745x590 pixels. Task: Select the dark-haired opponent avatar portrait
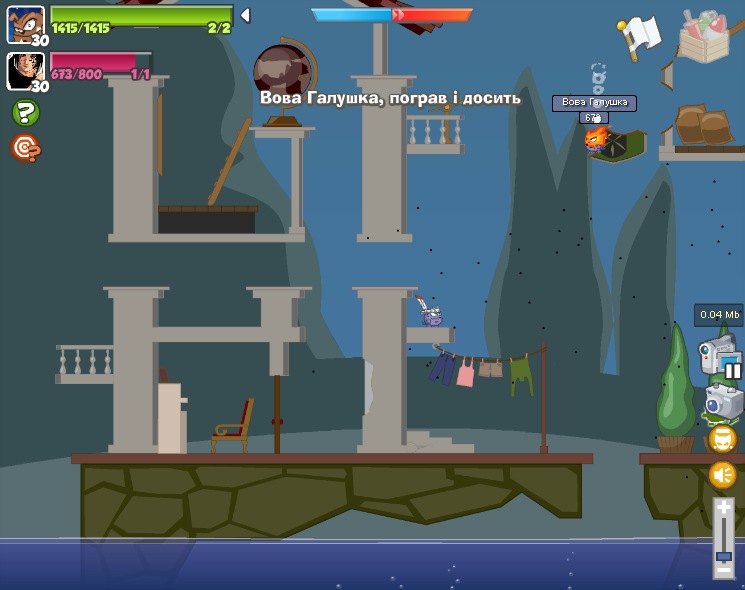24,70
